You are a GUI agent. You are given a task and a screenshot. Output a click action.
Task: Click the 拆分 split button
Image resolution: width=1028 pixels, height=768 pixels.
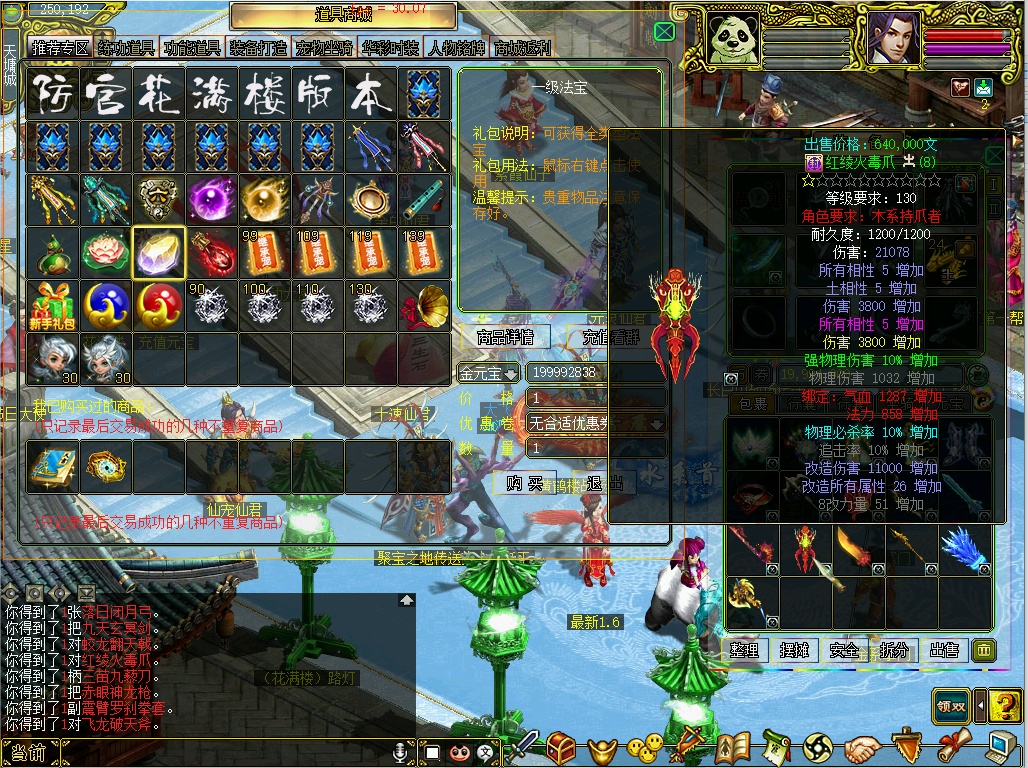tap(894, 650)
